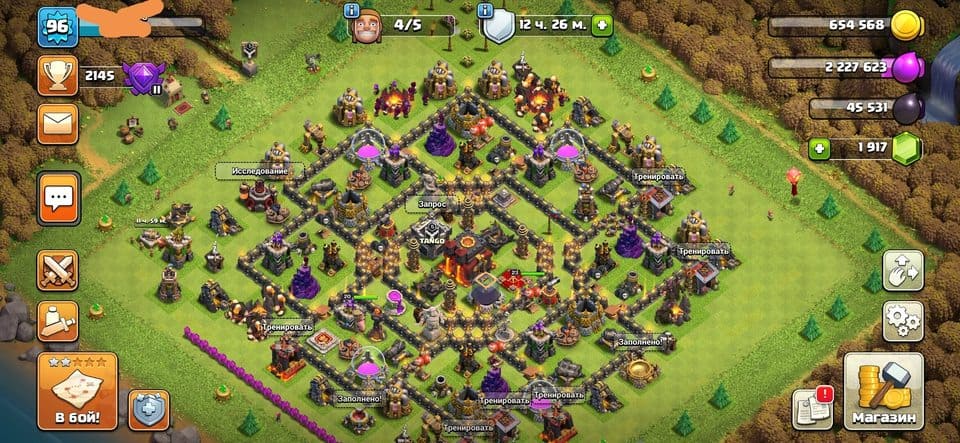This screenshot has width=960, height=443.
Task: Tap the blue shield button beside В бой!
Action: [x=148, y=409]
